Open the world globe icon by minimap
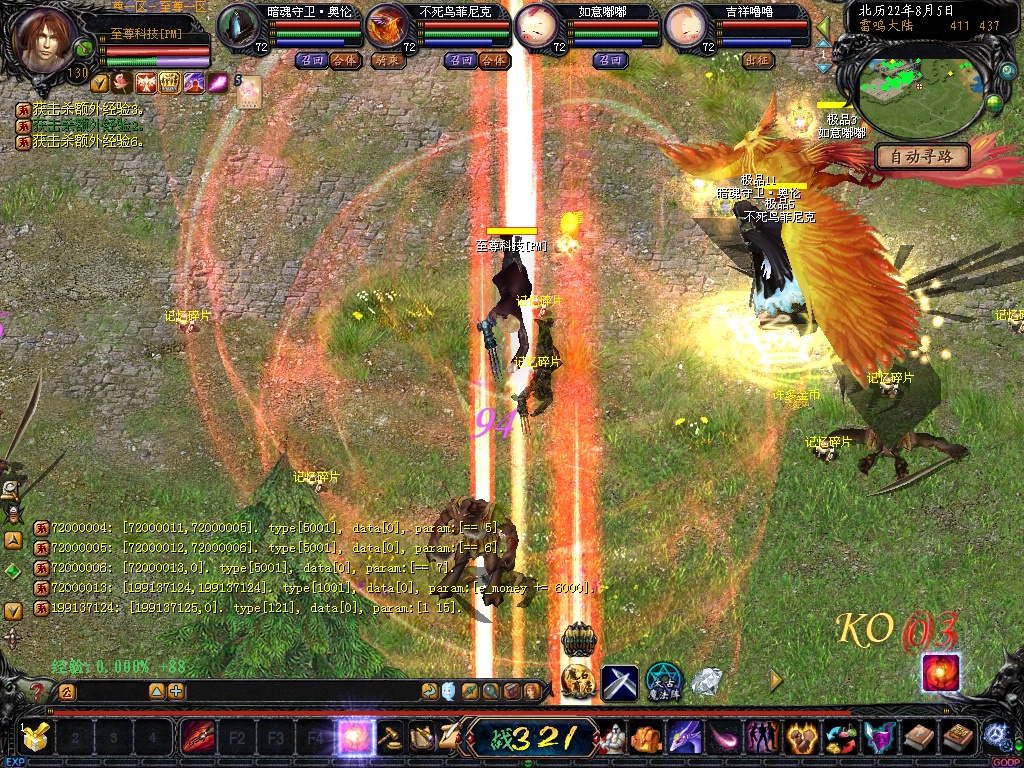The image size is (1024, 768). click(x=994, y=103)
